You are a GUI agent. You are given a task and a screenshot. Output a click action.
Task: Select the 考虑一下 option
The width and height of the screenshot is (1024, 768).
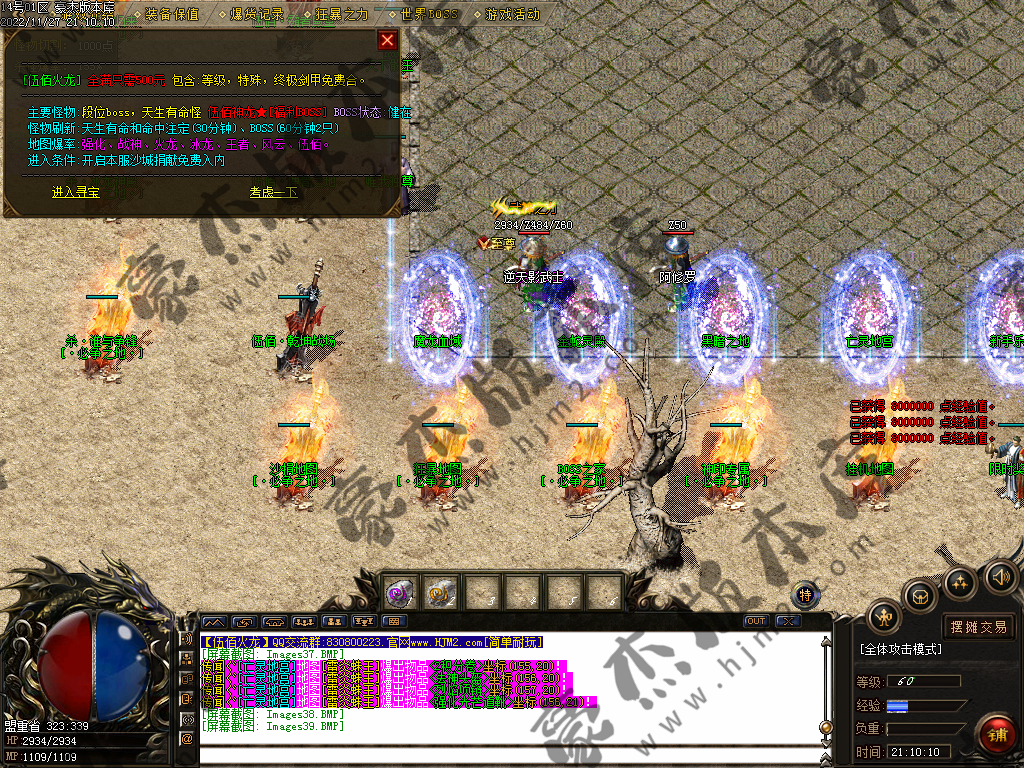click(273, 192)
